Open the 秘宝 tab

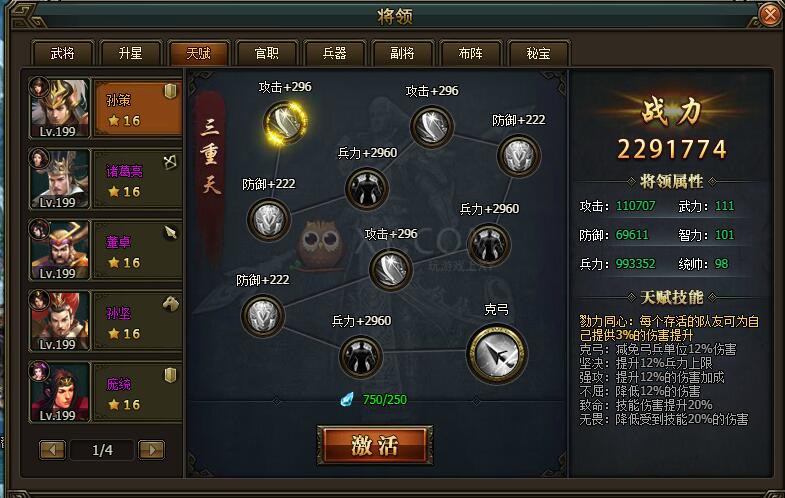(x=538, y=53)
